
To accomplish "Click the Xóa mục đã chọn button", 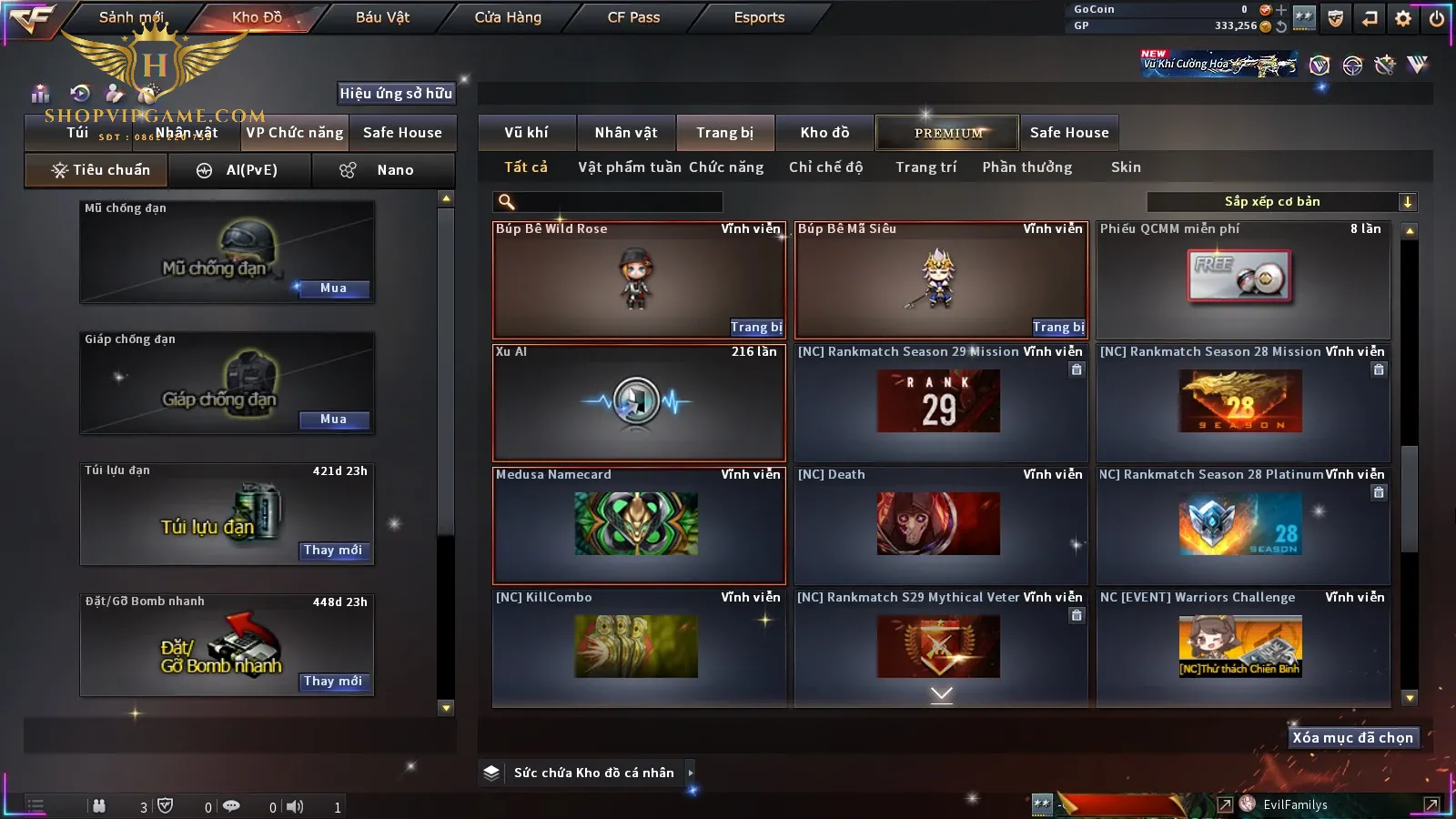I will (1352, 738).
